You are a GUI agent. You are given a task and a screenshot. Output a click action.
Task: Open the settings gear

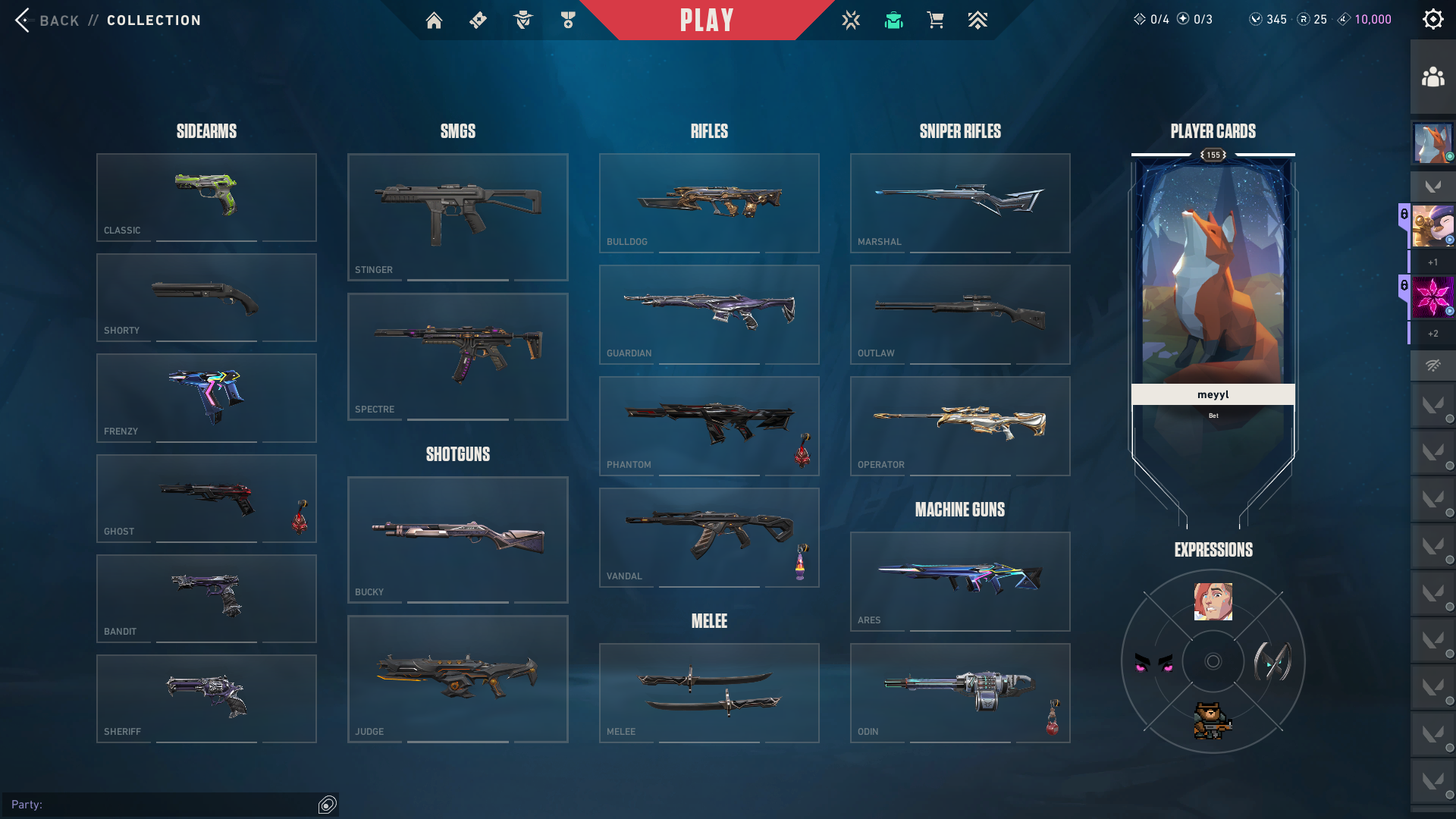click(1432, 20)
